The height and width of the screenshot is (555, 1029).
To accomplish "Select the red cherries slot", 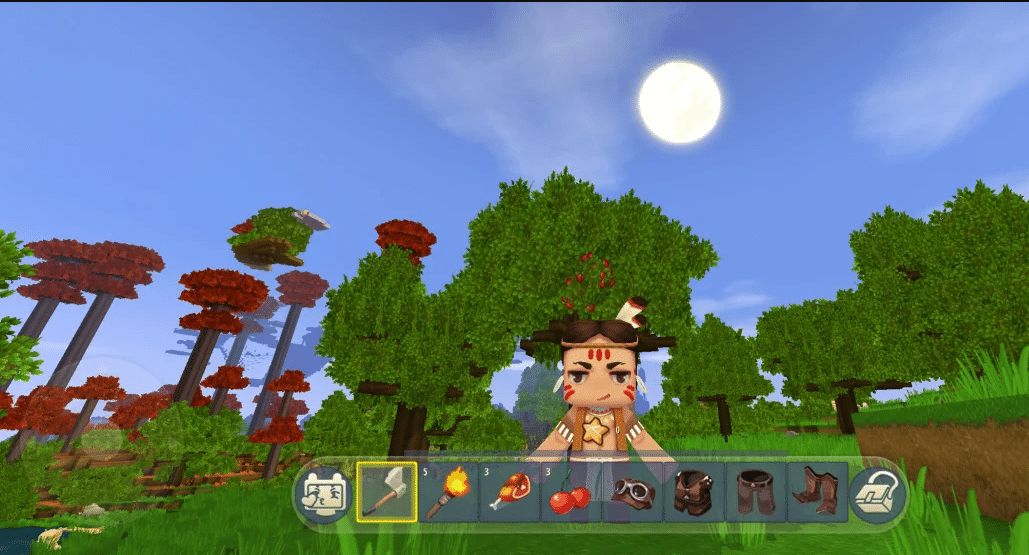I will 571,492.
